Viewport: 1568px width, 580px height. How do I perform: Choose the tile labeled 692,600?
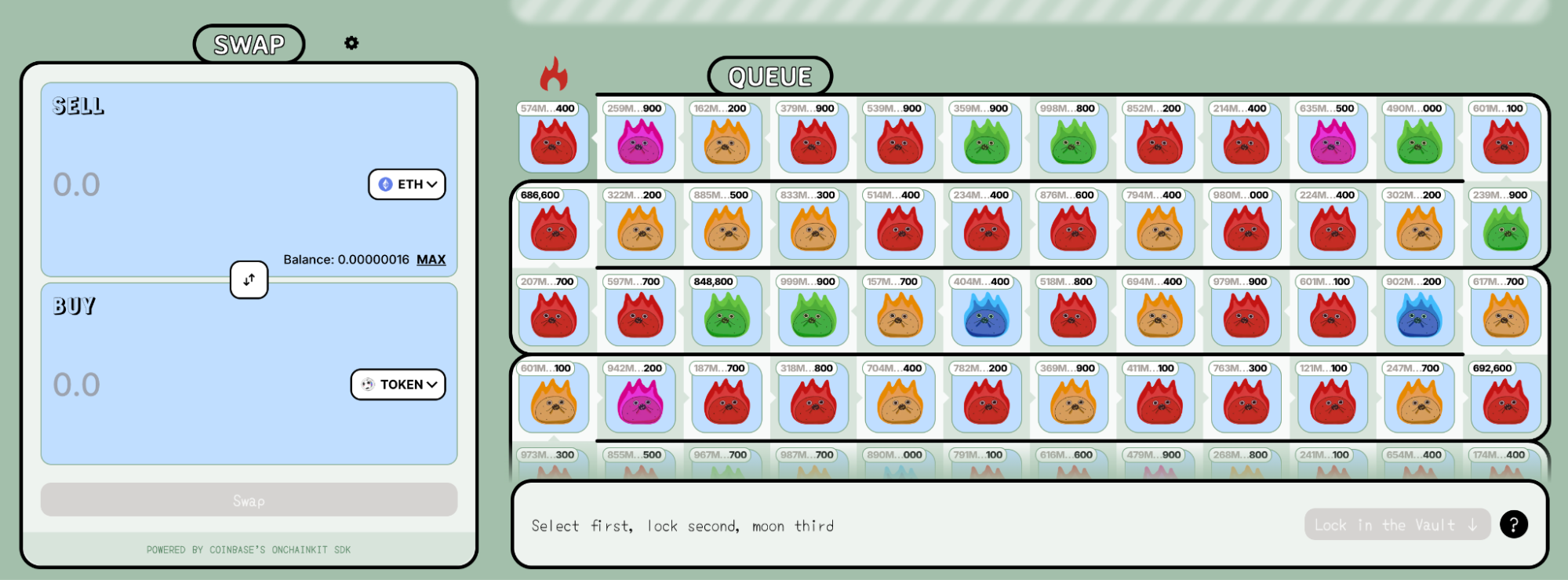(x=1505, y=398)
